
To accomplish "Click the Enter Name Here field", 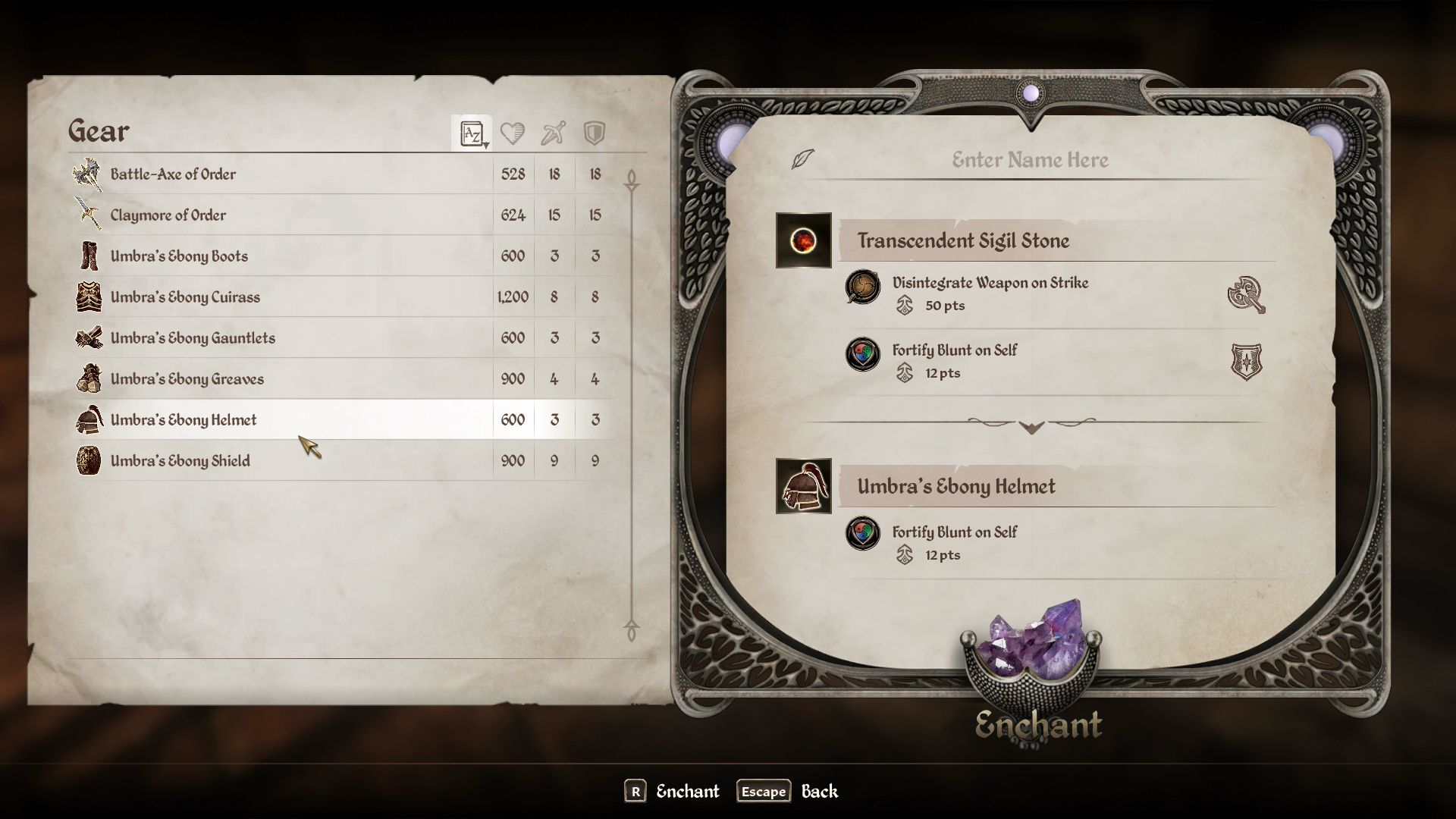I will coord(1029,160).
